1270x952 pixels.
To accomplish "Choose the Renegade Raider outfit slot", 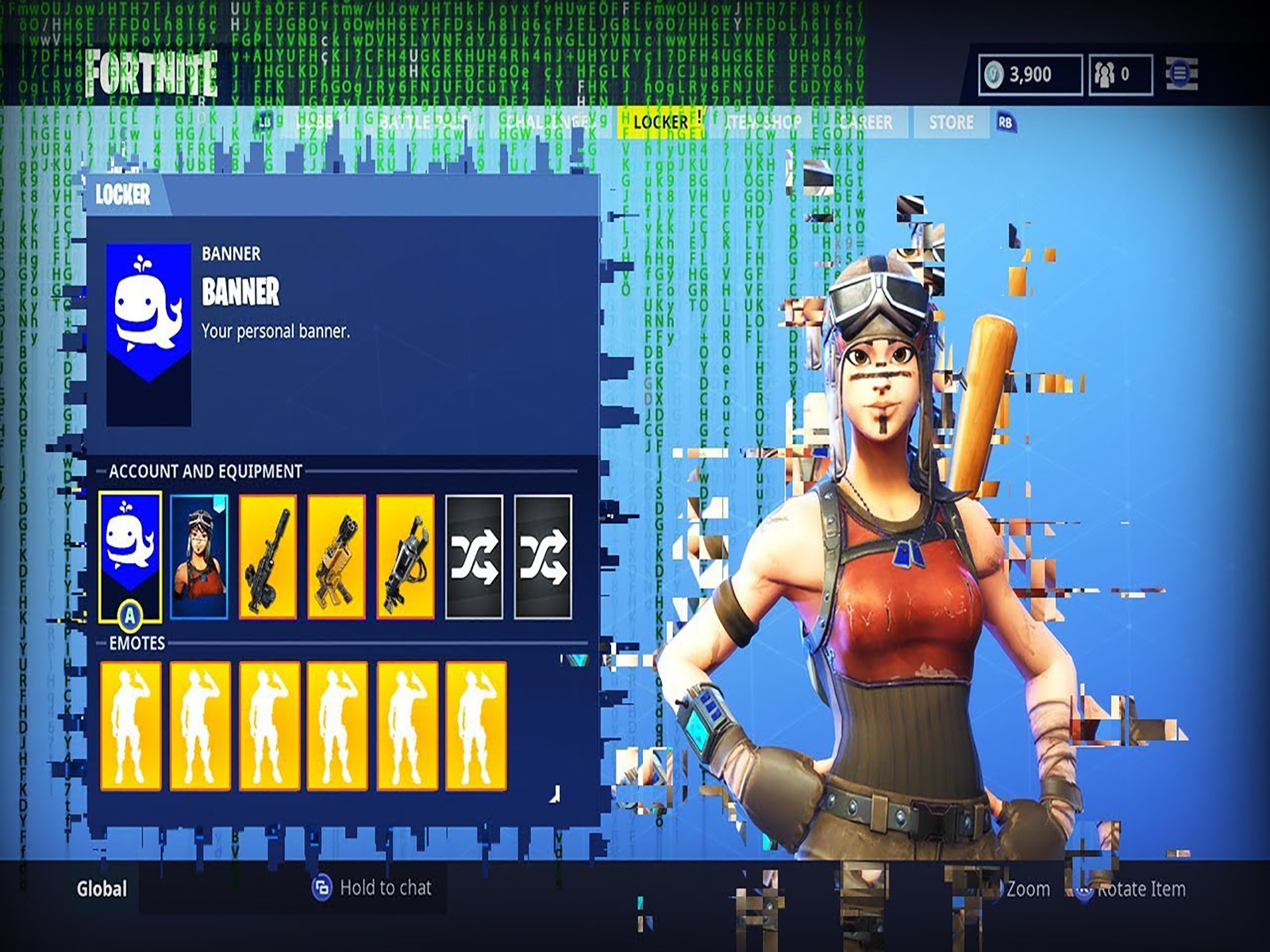I will (x=199, y=556).
